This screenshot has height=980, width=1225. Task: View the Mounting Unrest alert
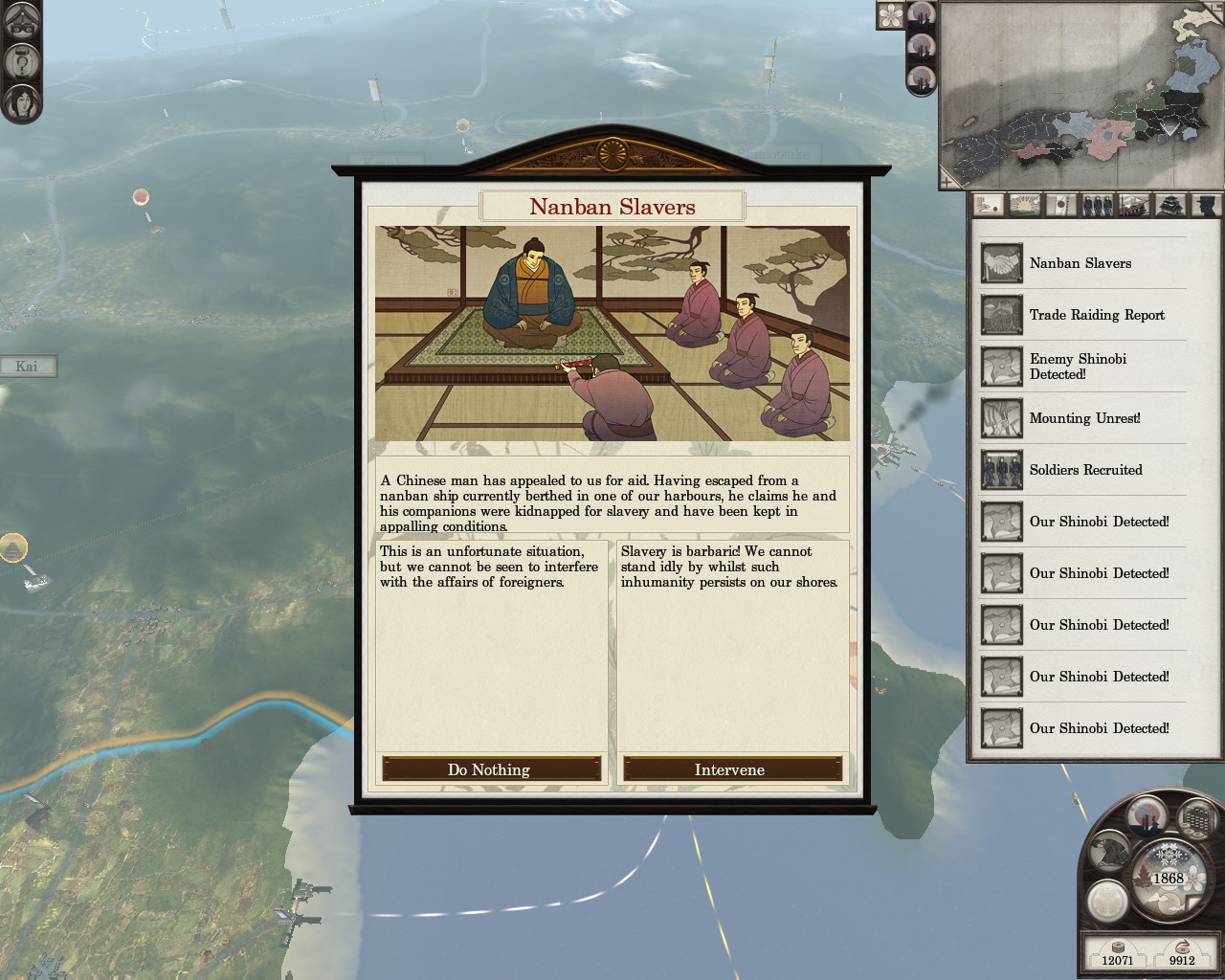[x=1084, y=418]
